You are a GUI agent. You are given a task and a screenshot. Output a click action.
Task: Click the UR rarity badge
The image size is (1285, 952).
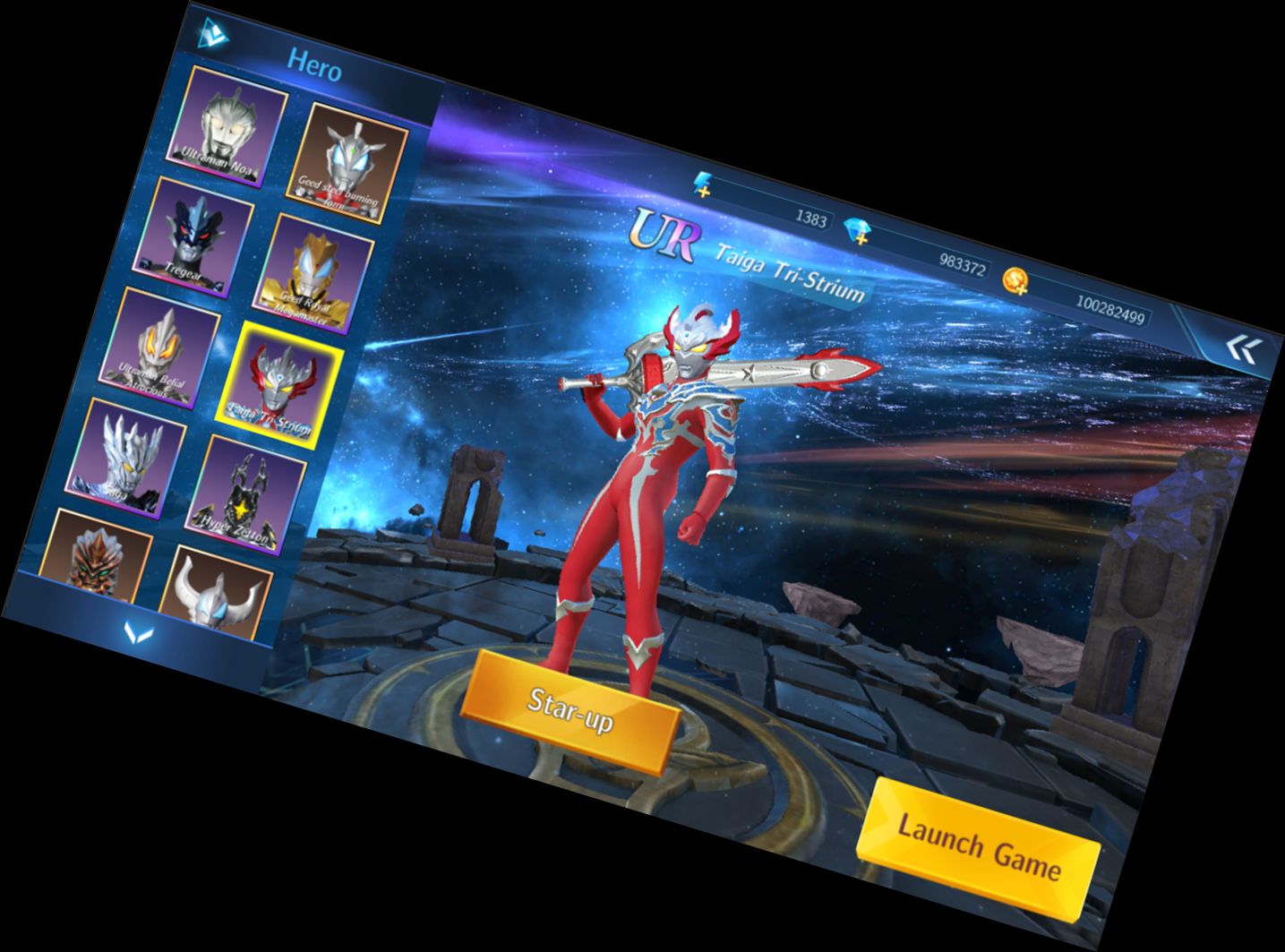coord(666,234)
